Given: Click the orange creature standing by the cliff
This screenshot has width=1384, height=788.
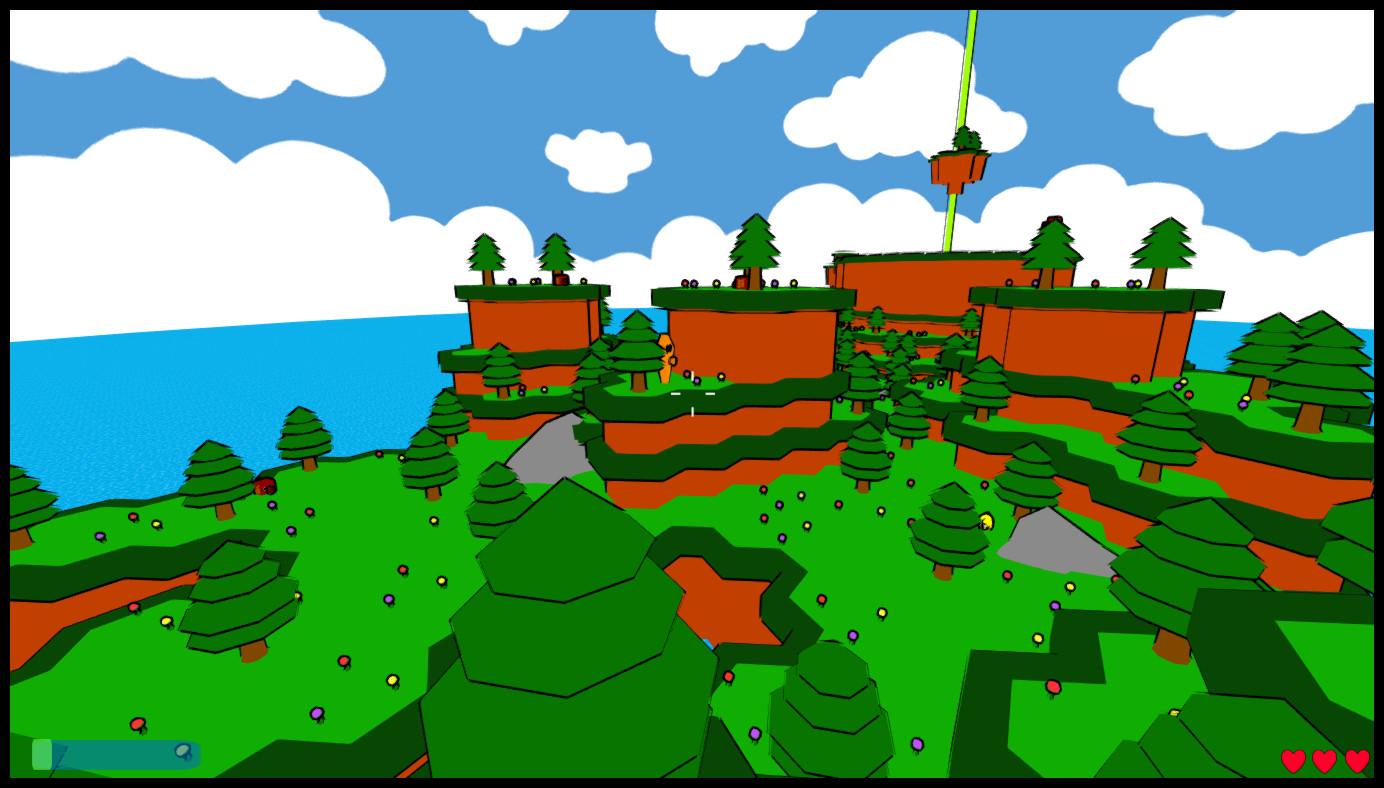Looking at the screenshot, I should click(x=666, y=355).
